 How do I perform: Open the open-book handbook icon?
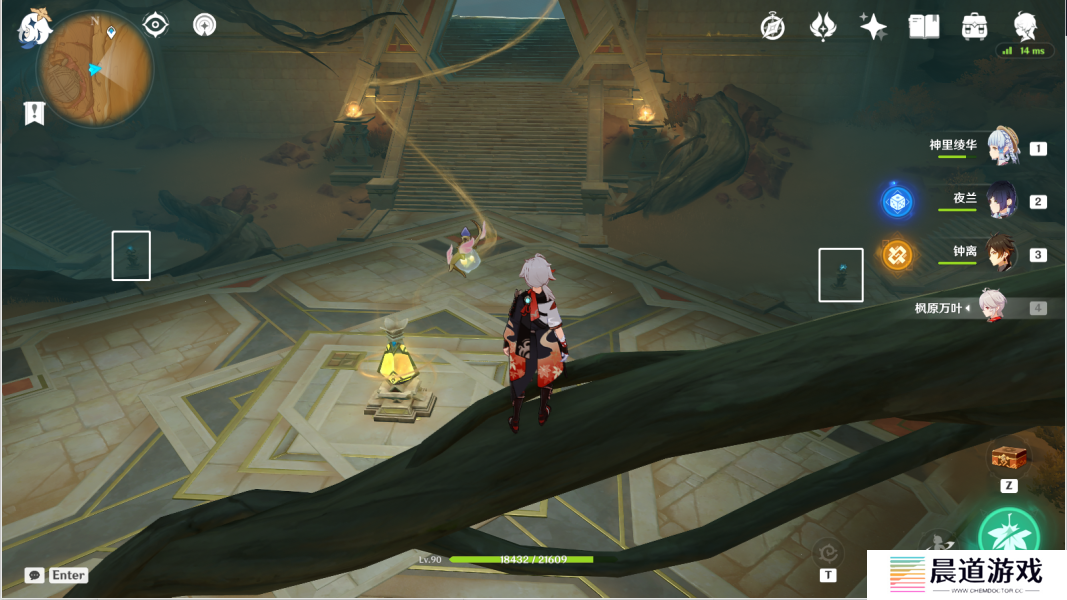pos(923,27)
